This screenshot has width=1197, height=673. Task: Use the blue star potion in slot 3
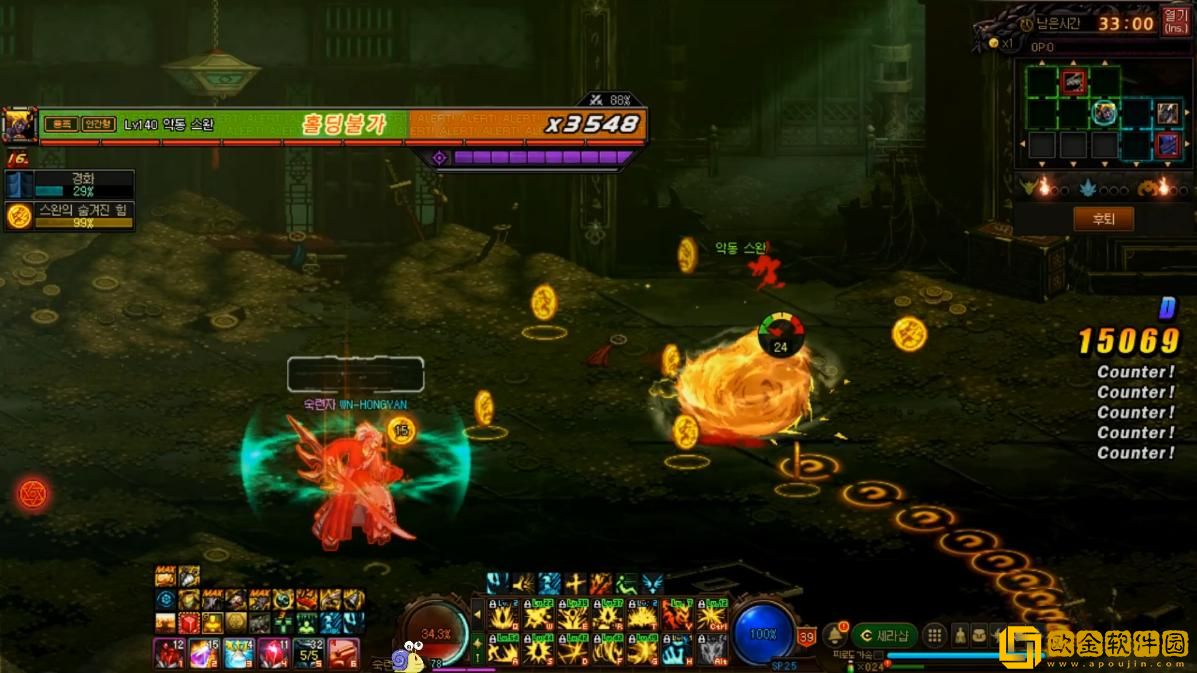[238, 653]
